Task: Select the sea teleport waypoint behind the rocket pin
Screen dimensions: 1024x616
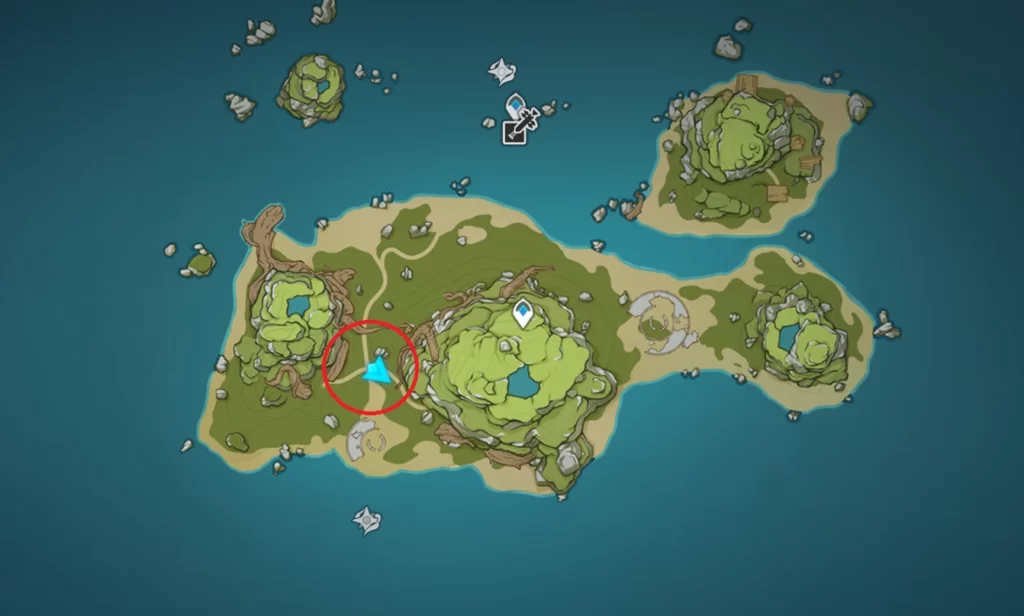Action: 515,103
